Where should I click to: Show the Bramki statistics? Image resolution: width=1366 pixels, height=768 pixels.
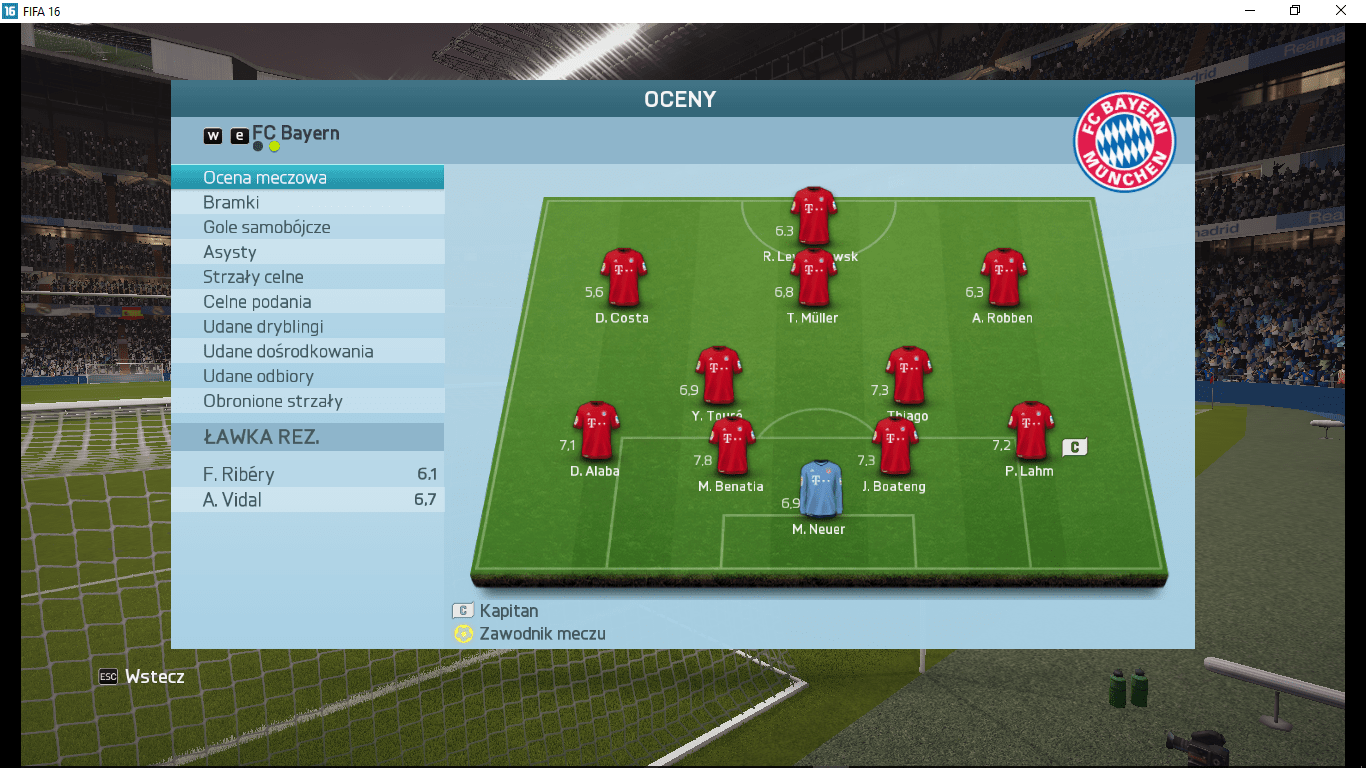click(x=307, y=203)
